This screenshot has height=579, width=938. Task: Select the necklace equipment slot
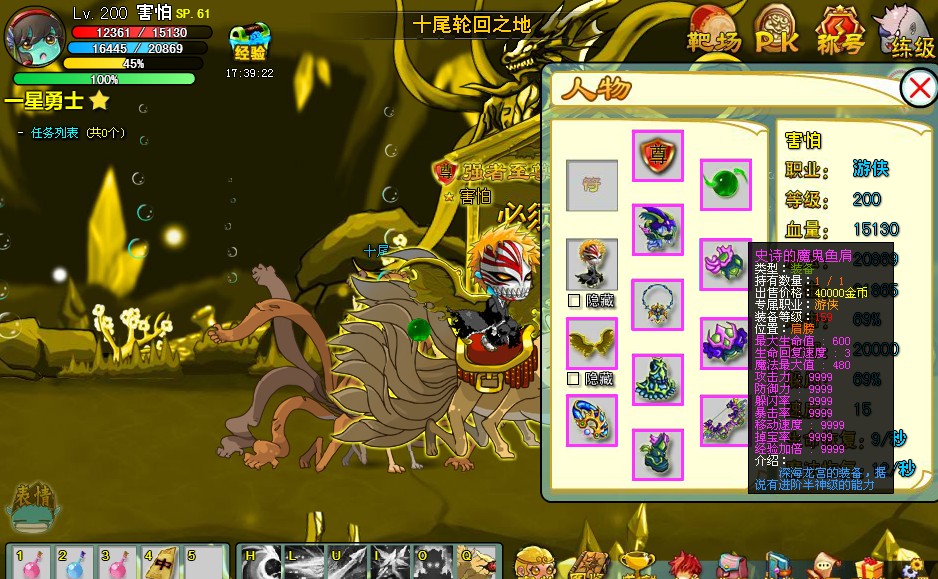pos(658,305)
